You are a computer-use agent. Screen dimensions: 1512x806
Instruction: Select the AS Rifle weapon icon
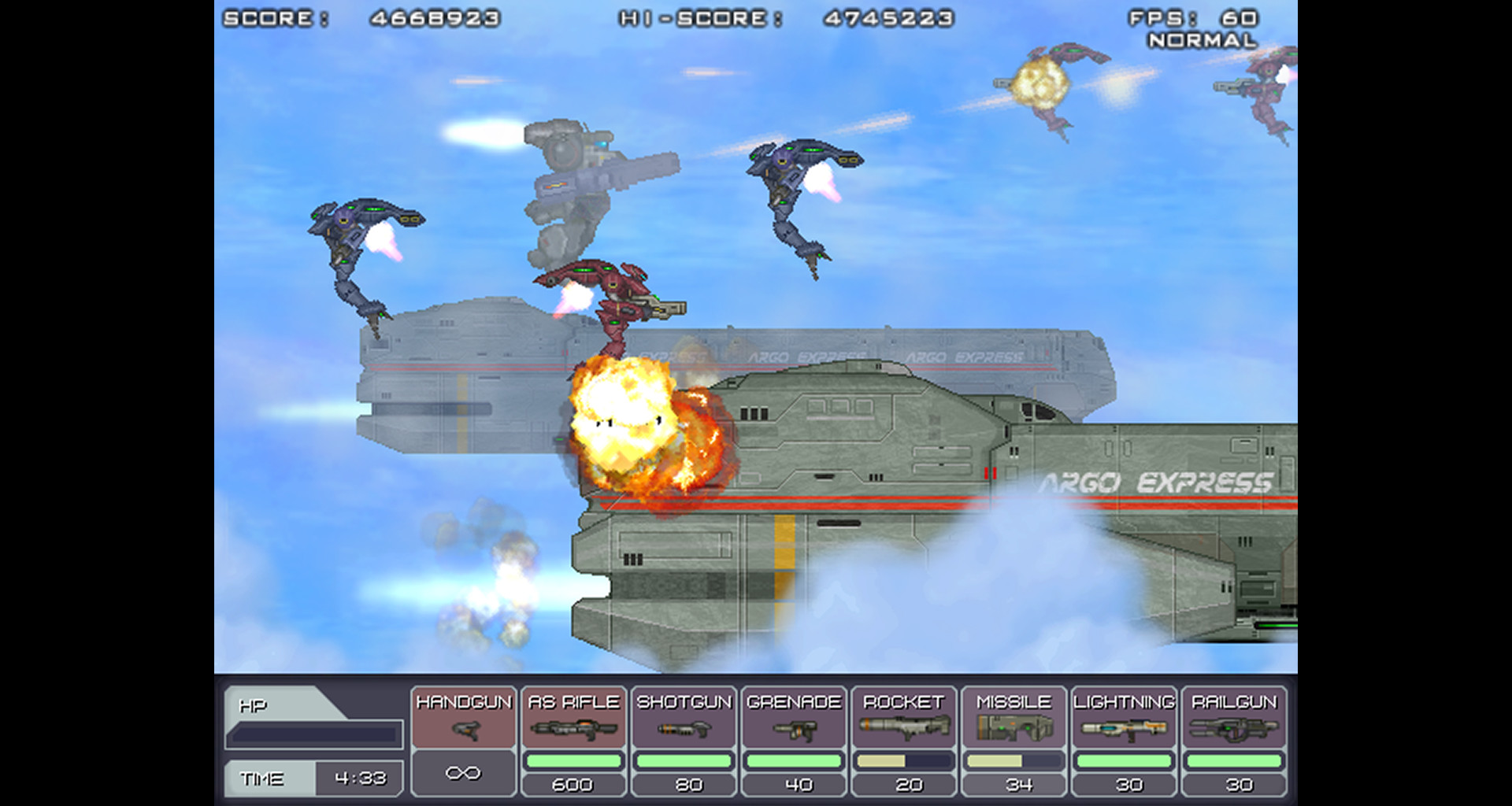[573, 732]
